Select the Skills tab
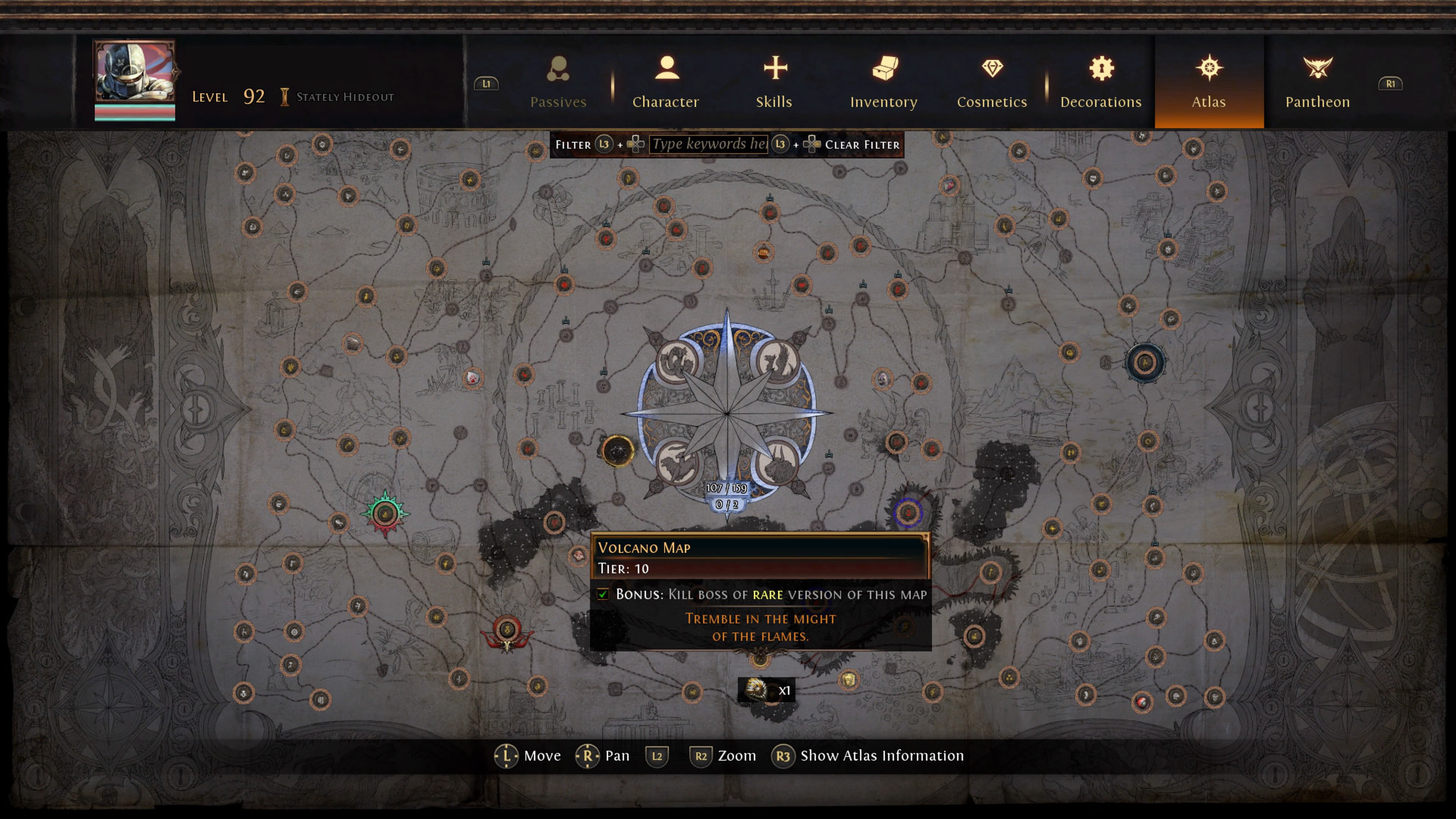The width and height of the screenshot is (1456, 819). [x=774, y=82]
